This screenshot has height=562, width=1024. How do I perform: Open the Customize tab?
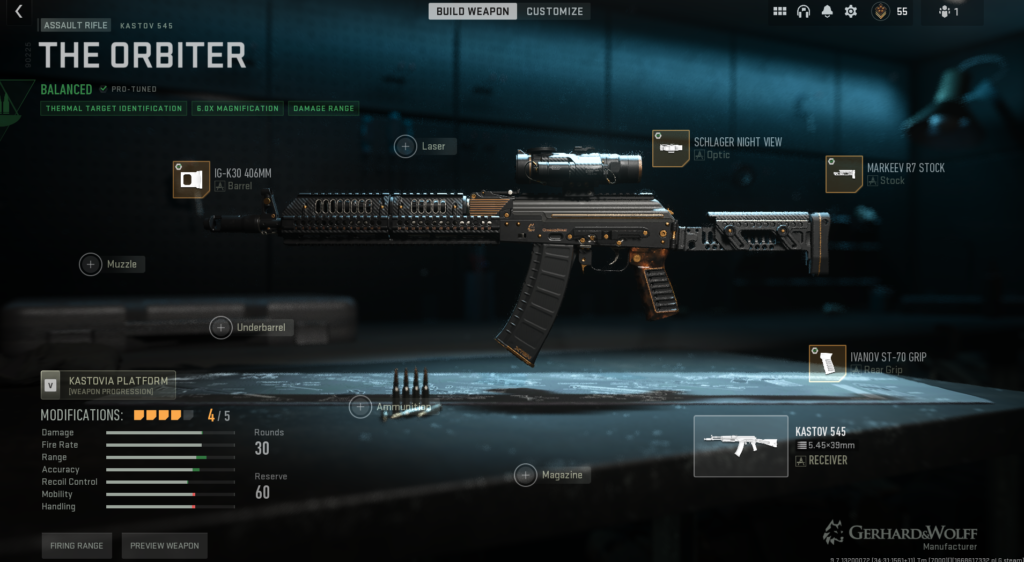click(555, 12)
